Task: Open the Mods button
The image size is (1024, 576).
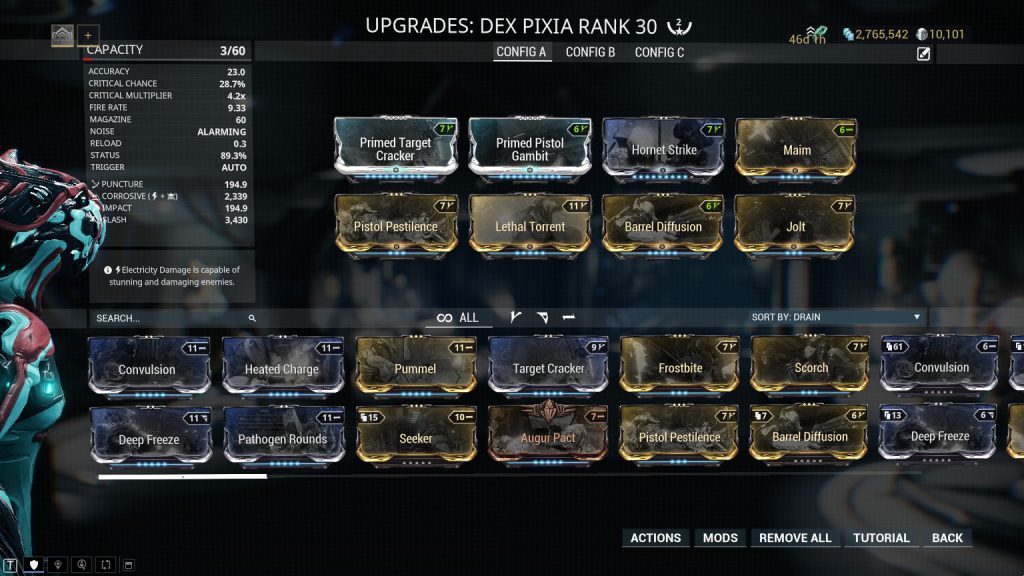Action: pos(720,538)
